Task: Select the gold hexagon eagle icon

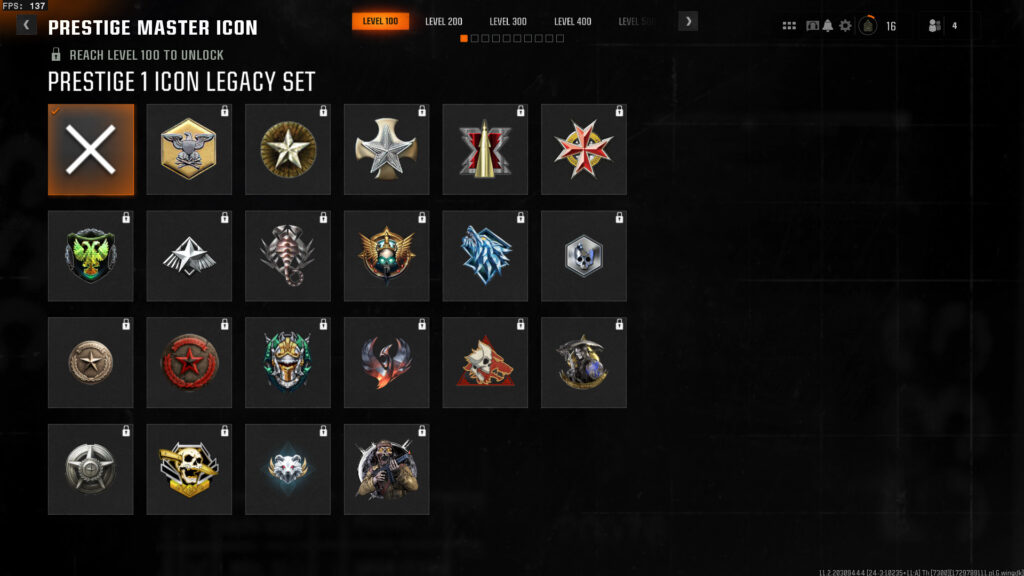Action: [x=189, y=150]
